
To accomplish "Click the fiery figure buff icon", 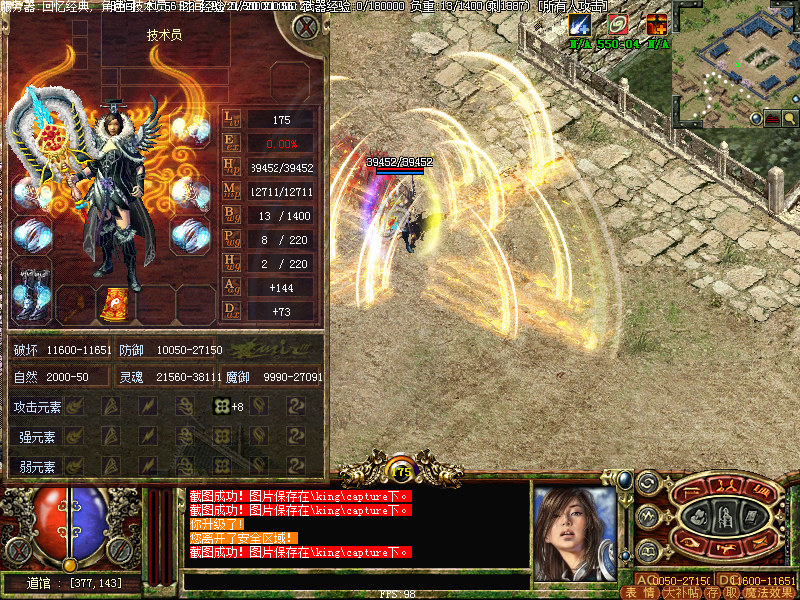I will (657, 25).
